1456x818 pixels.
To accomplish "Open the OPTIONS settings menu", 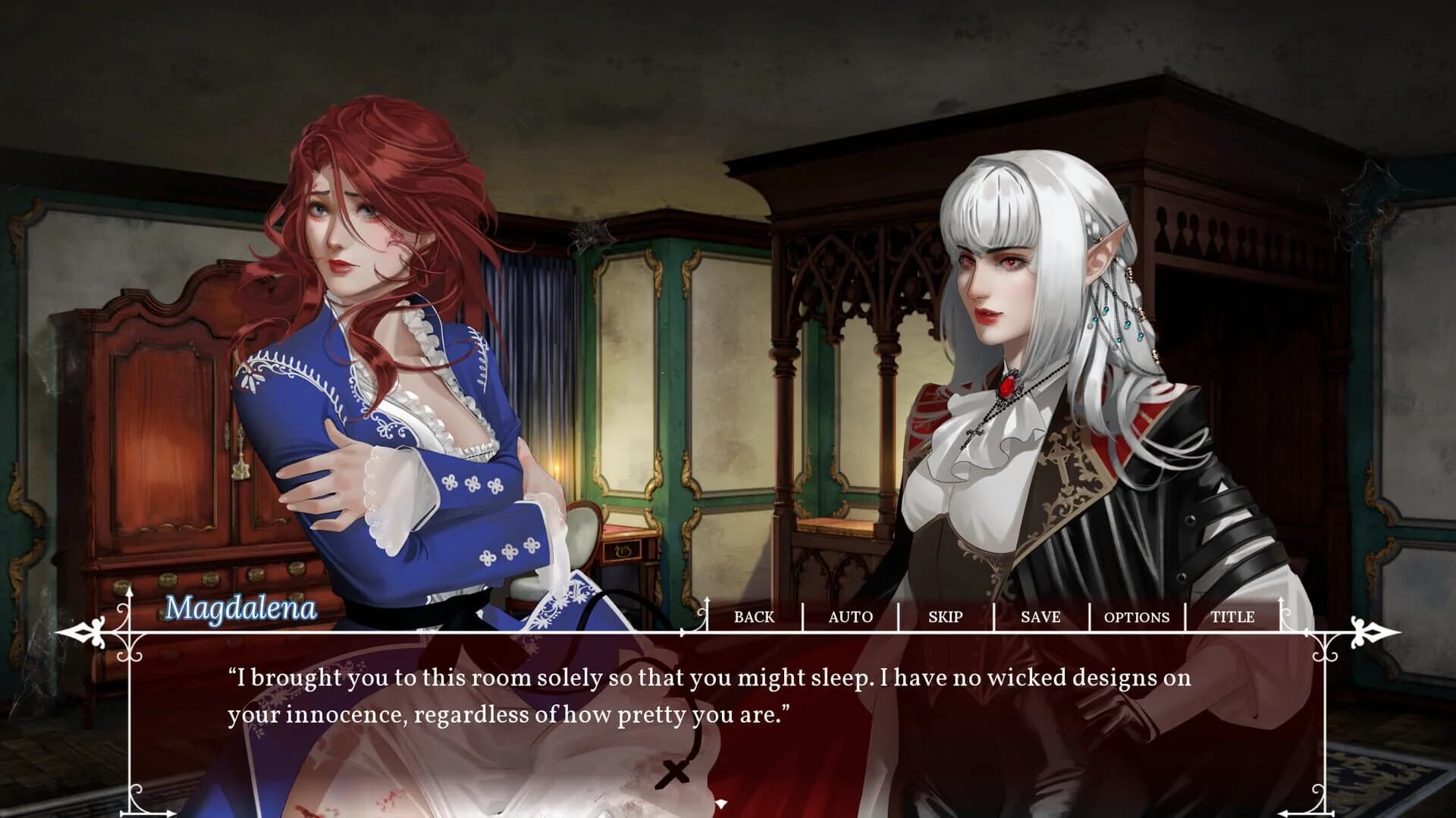I will coord(1137,618).
